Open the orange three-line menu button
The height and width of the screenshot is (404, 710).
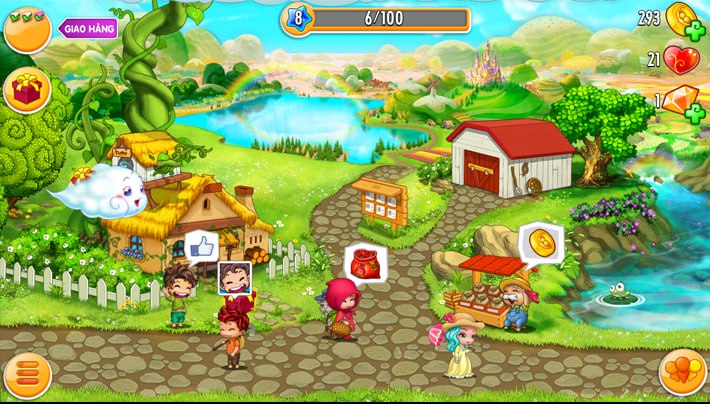(27, 375)
